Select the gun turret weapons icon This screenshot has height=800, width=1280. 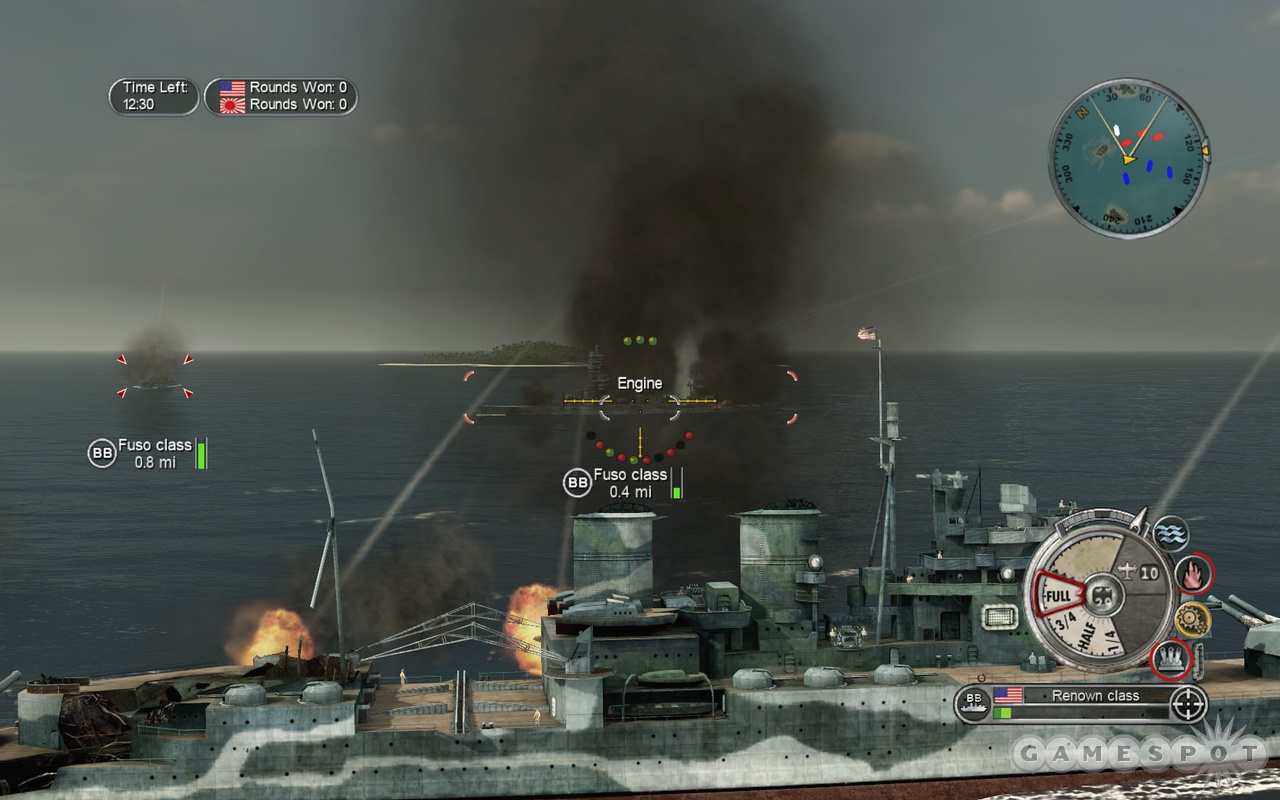click(x=1171, y=658)
